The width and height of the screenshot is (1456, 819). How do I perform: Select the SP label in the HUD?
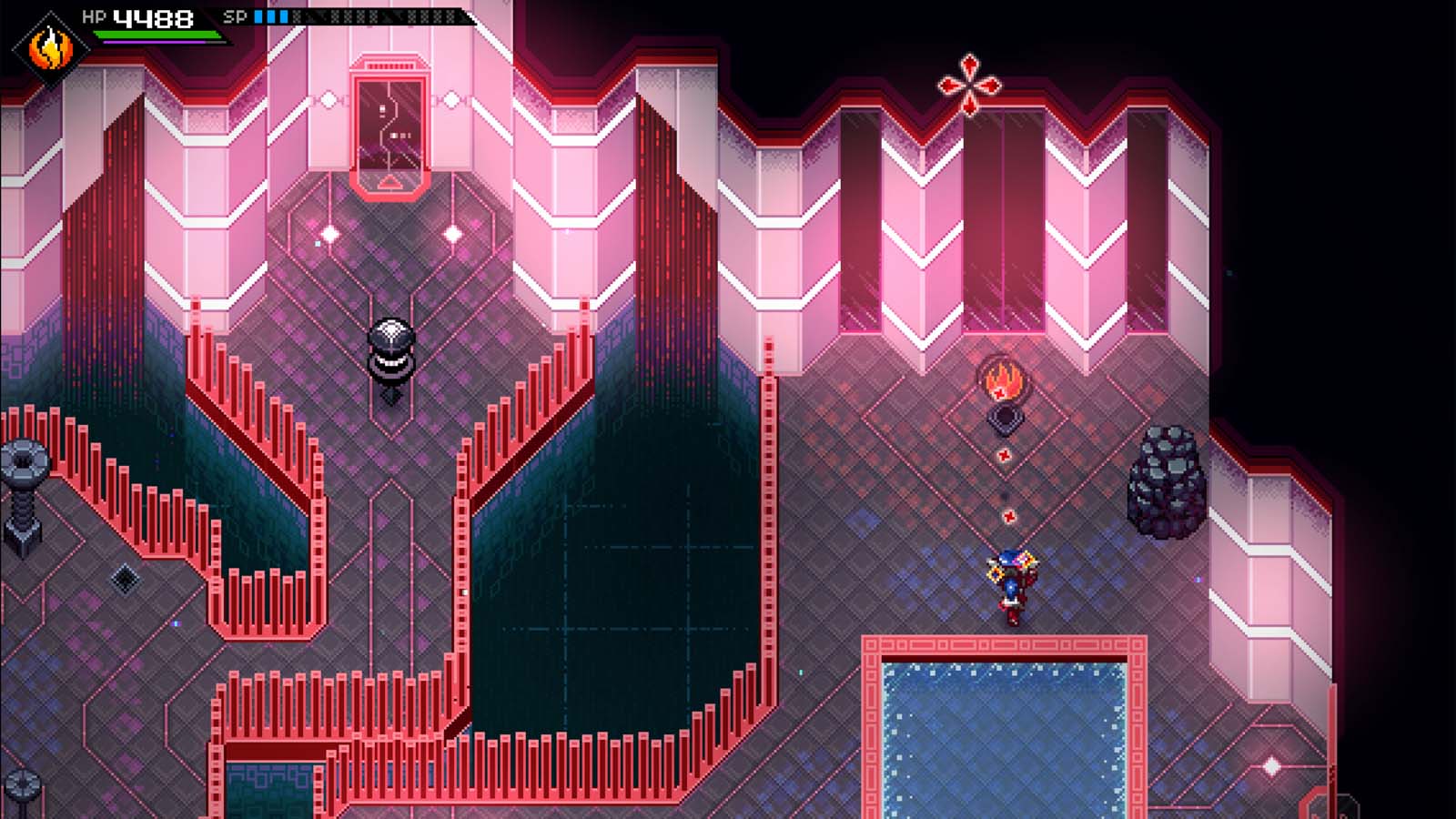[x=235, y=15]
